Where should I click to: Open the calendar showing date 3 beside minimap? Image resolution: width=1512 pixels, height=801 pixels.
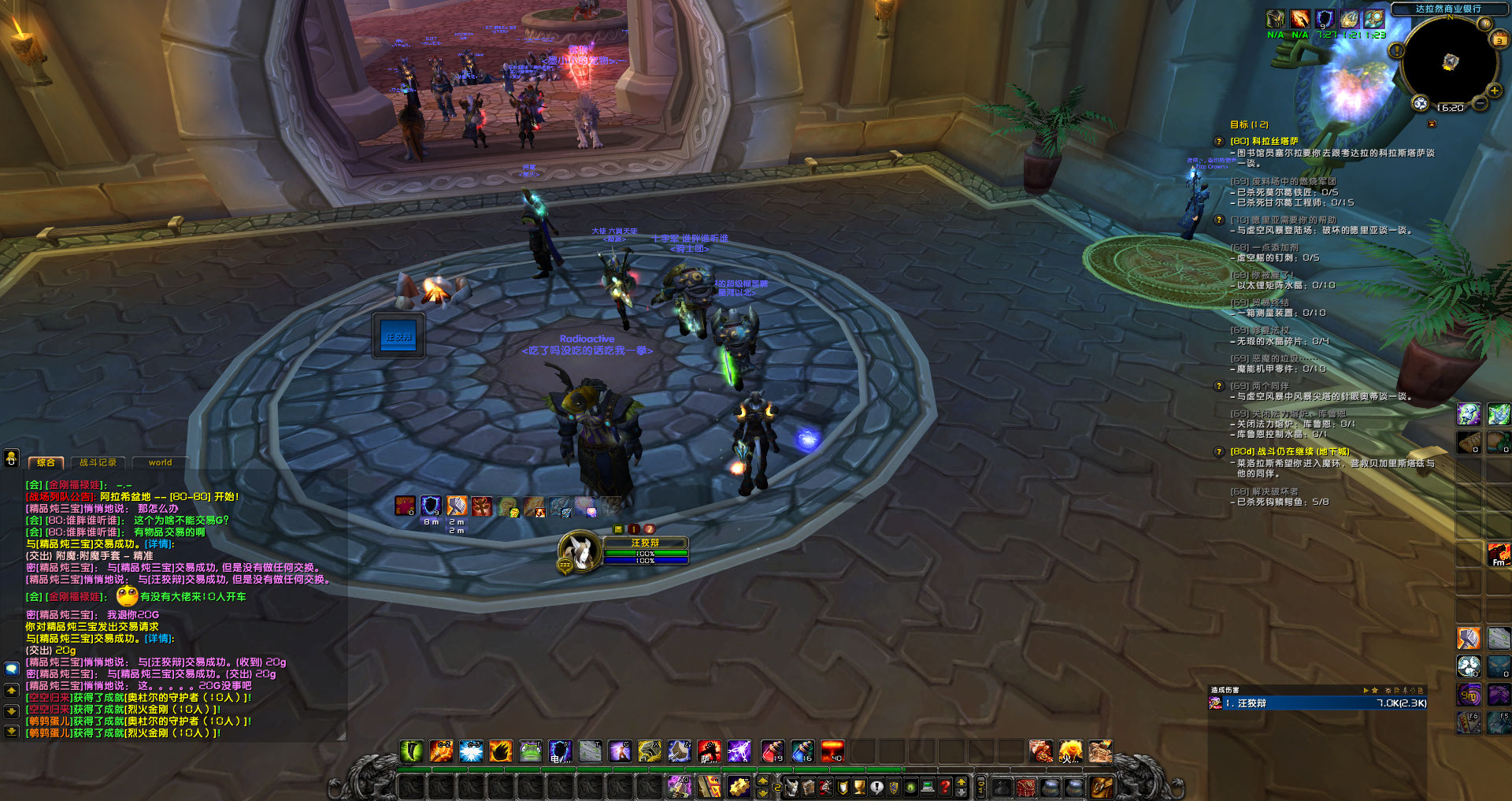(x=1500, y=40)
